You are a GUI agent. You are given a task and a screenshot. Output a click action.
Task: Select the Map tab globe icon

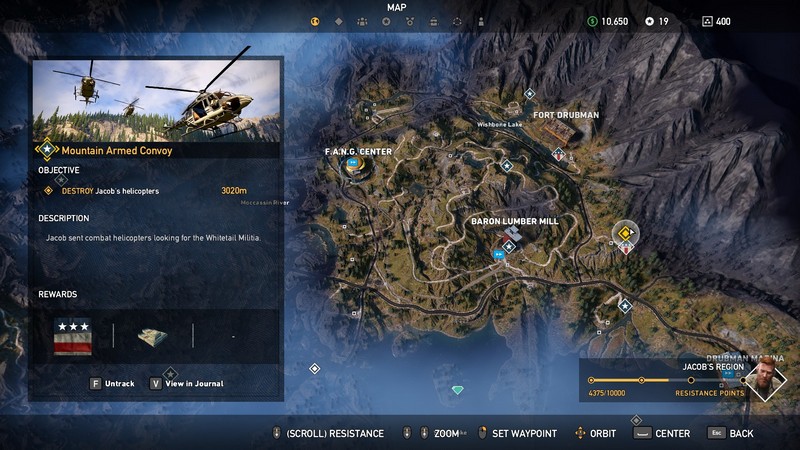click(315, 21)
